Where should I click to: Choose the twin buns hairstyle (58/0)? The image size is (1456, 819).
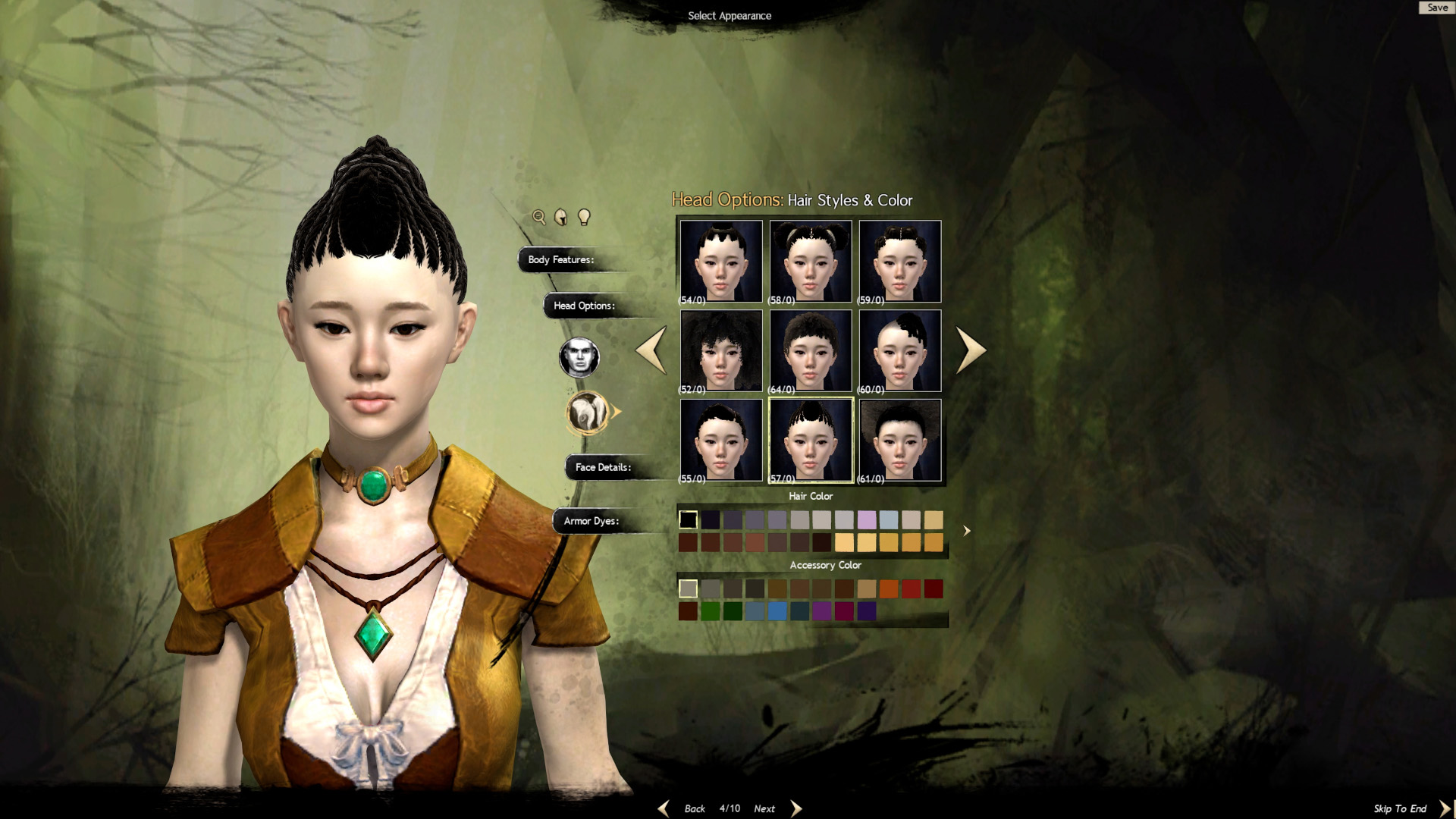coord(811,262)
